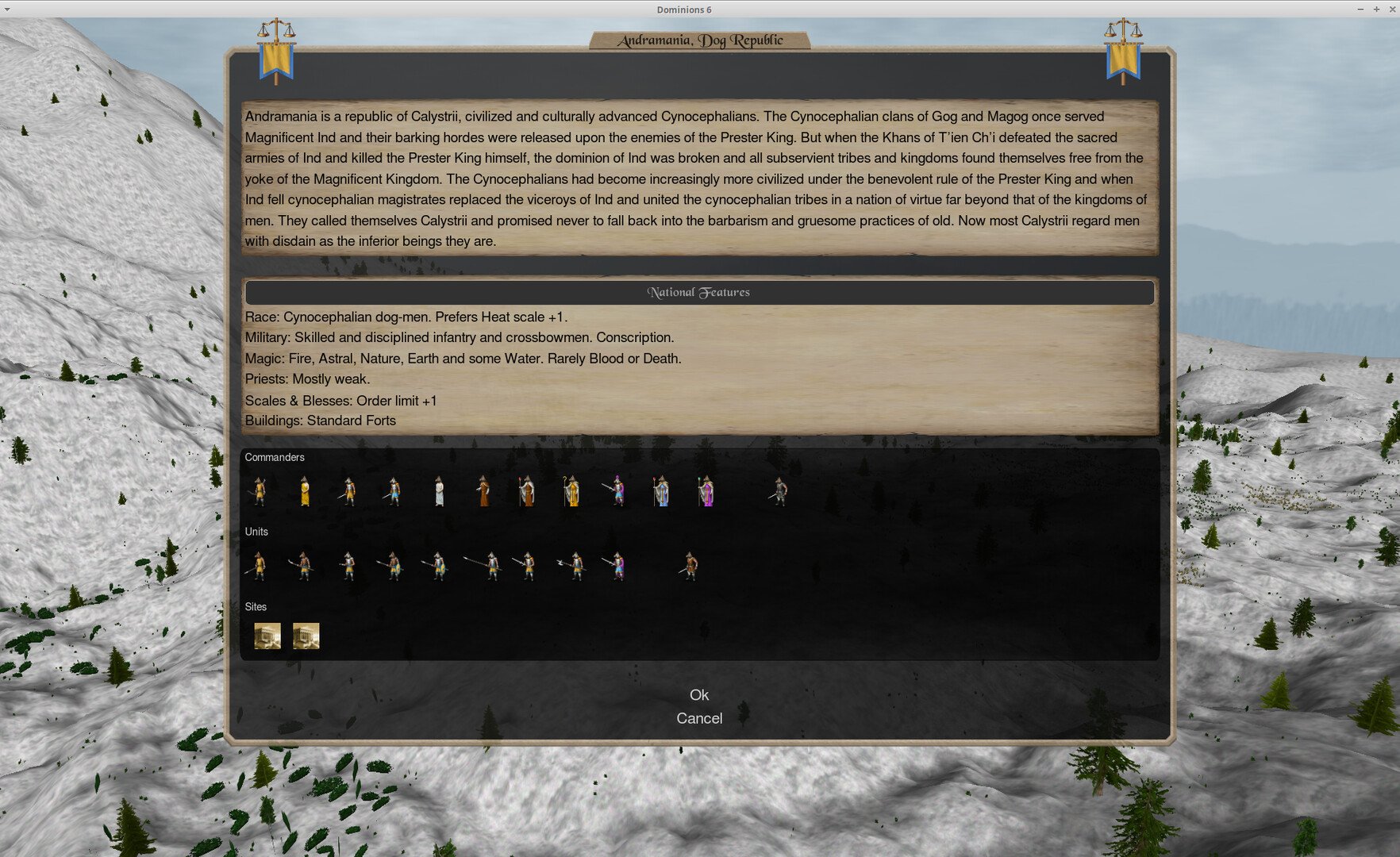Inspect the plain yellow-robed commander without staff
Image resolution: width=1400 pixels, height=857 pixels.
pyautogui.click(x=305, y=492)
